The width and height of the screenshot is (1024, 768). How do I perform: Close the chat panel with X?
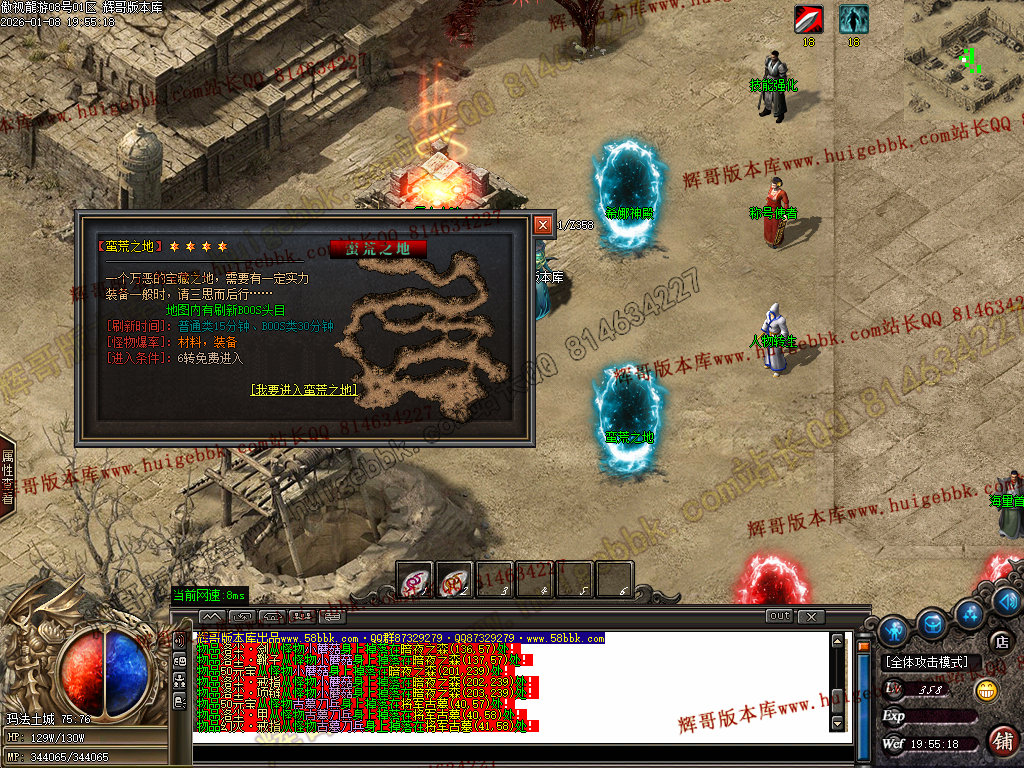(810, 616)
